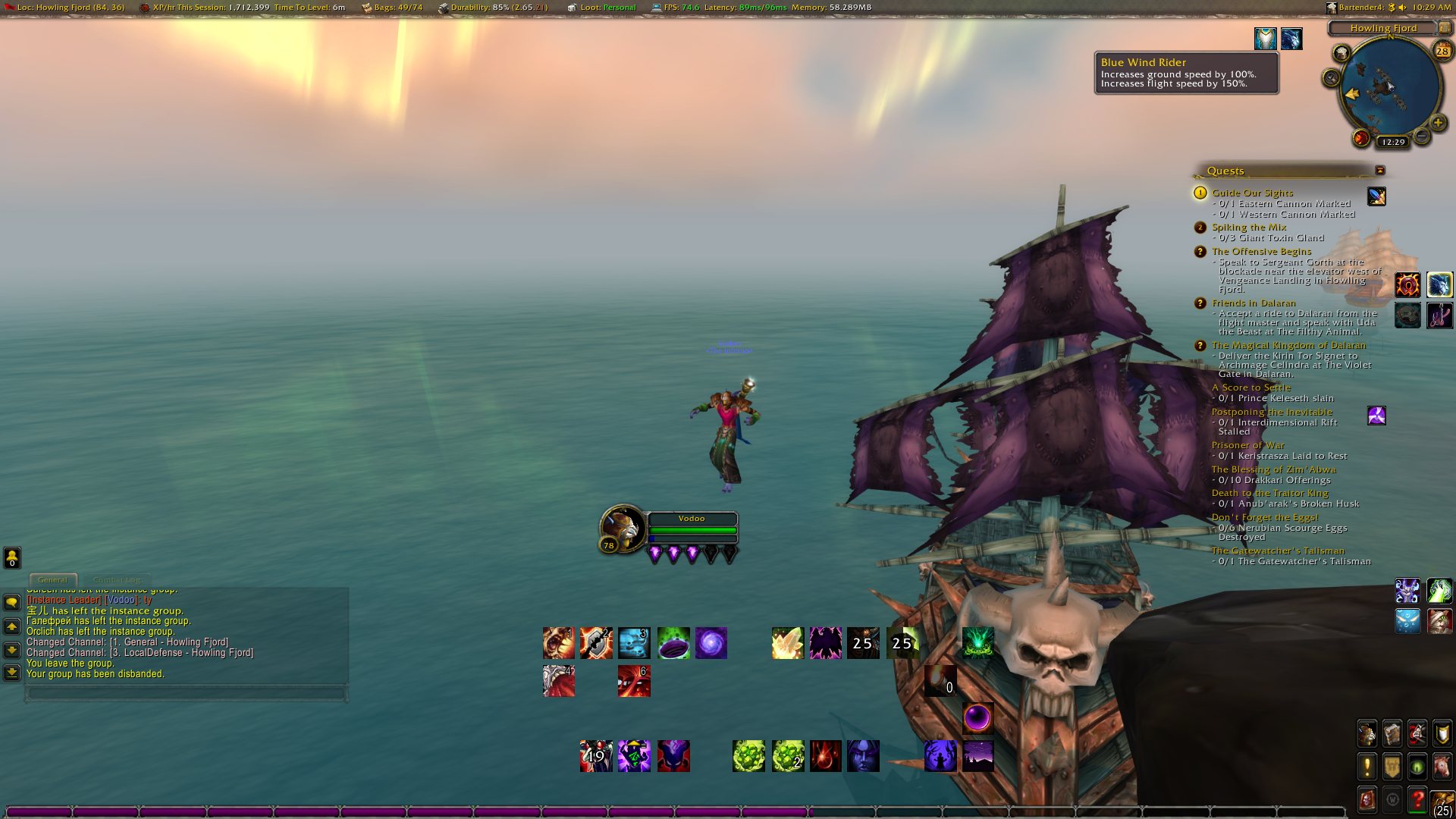This screenshot has width=1456, height=819.
Task: Zoom out the minimap with minus button
Action: click(1422, 136)
